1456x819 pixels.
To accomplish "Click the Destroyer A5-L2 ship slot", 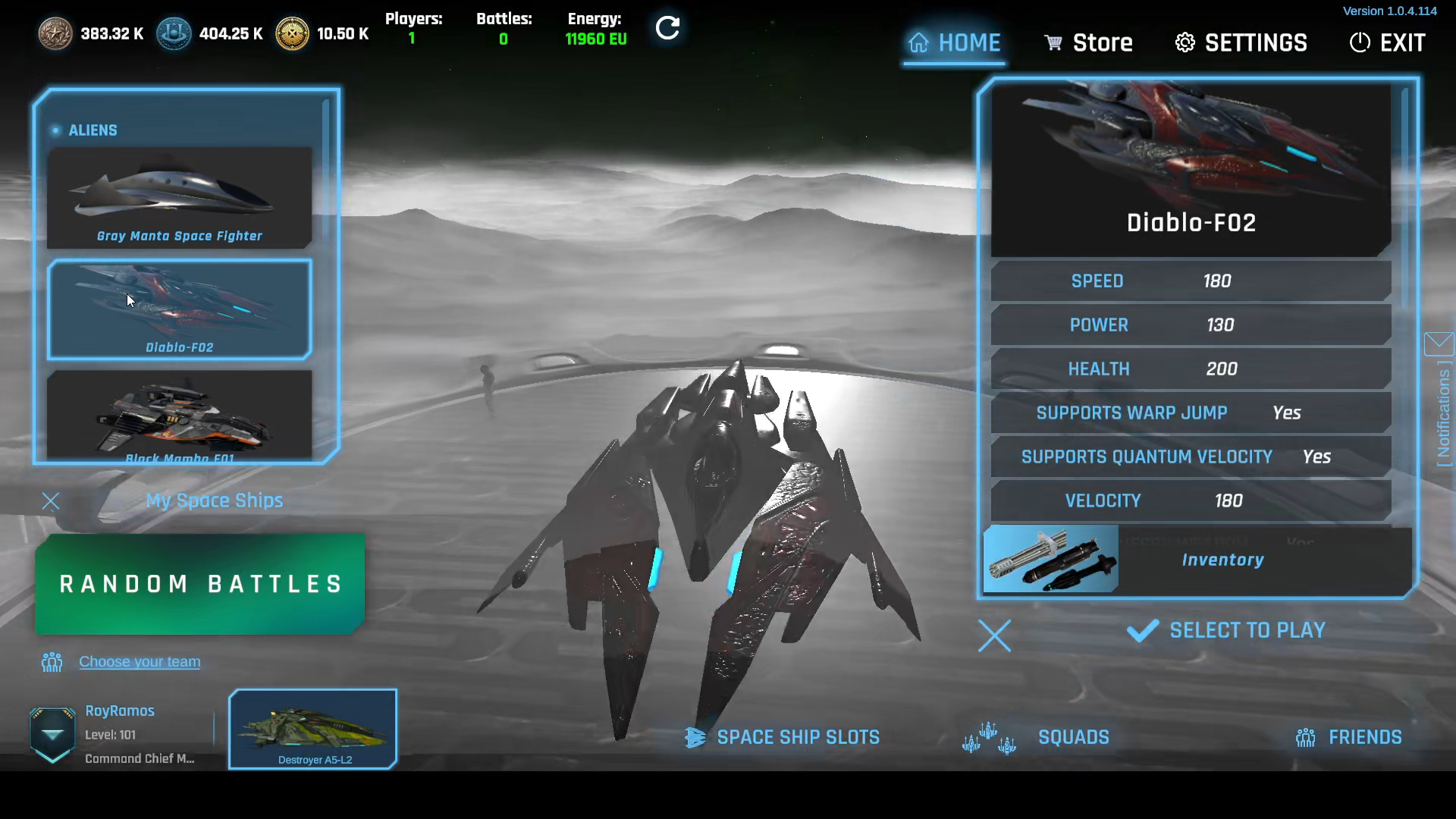I will pyautogui.click(x=313, y=730).
